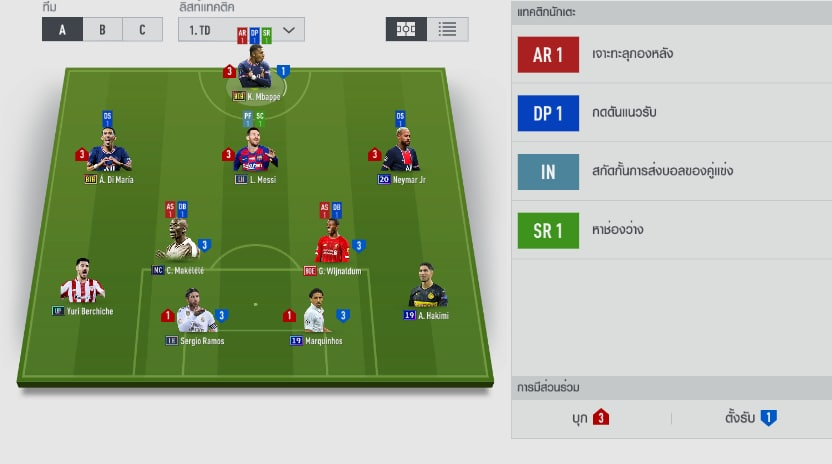The height and width of the screenshot is (464, 832).
Task: Pick Neymar Jr on the formation
Action: tap(401, 154)
